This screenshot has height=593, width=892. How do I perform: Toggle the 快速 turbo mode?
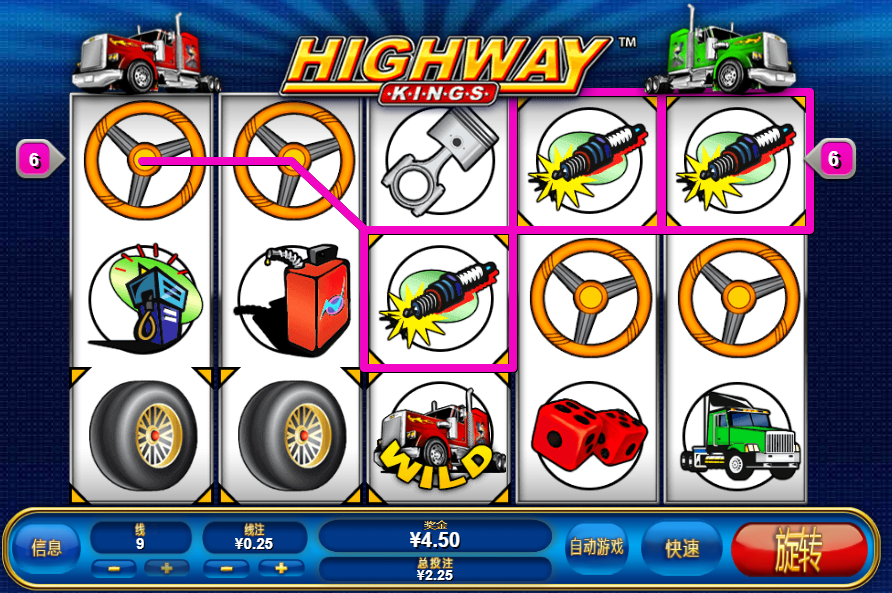683,548
